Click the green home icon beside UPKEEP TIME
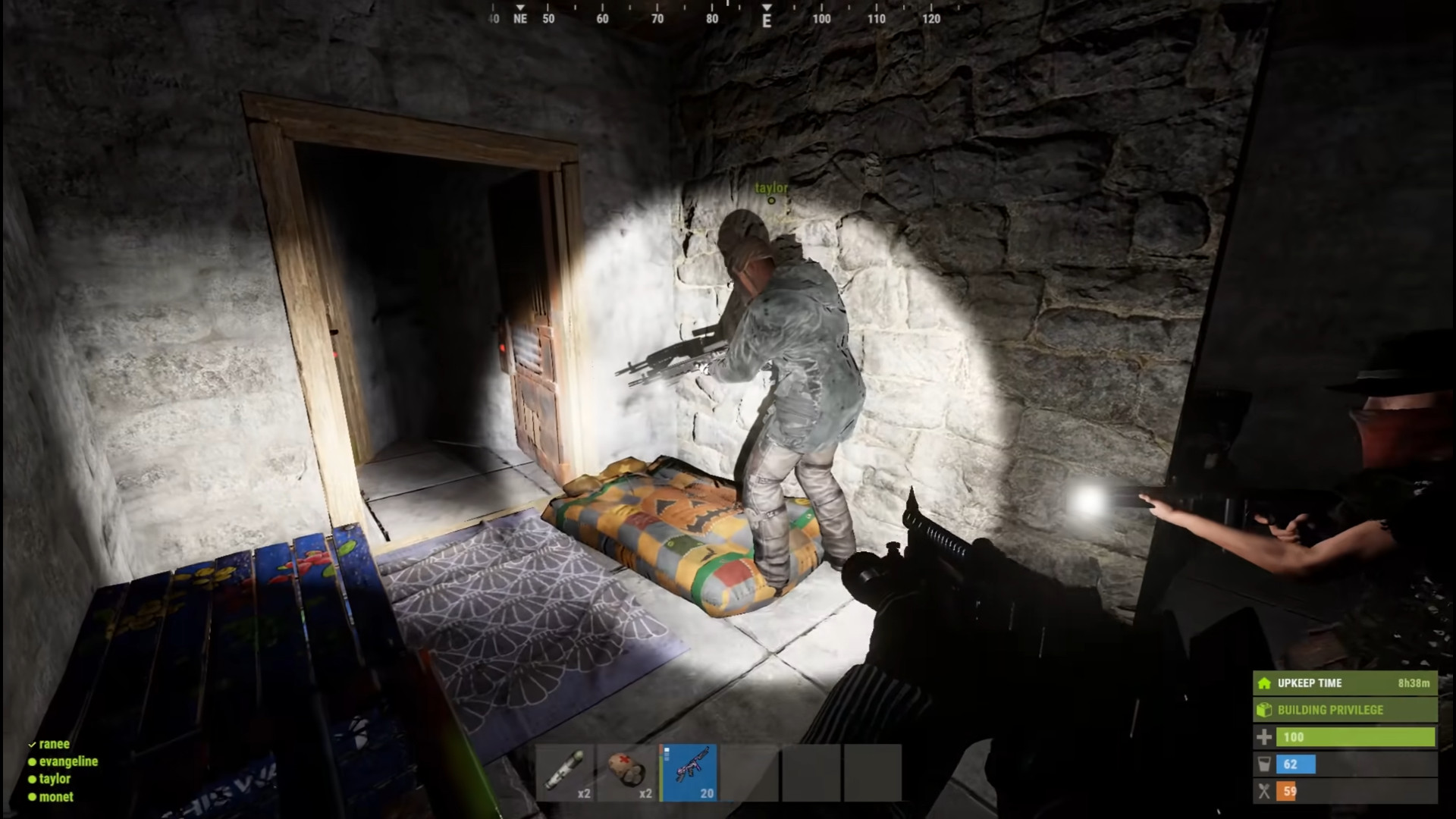Image resolution: width=1456 pixels, height=819 pixels. (x=1263, y=682)
